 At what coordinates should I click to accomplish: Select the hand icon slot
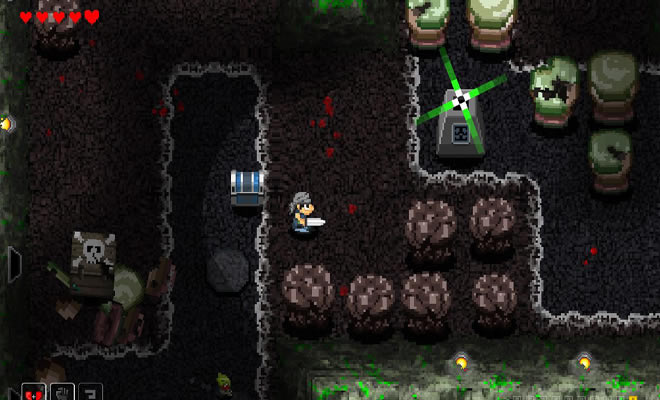pyautogui.click(x=61, y=392)
